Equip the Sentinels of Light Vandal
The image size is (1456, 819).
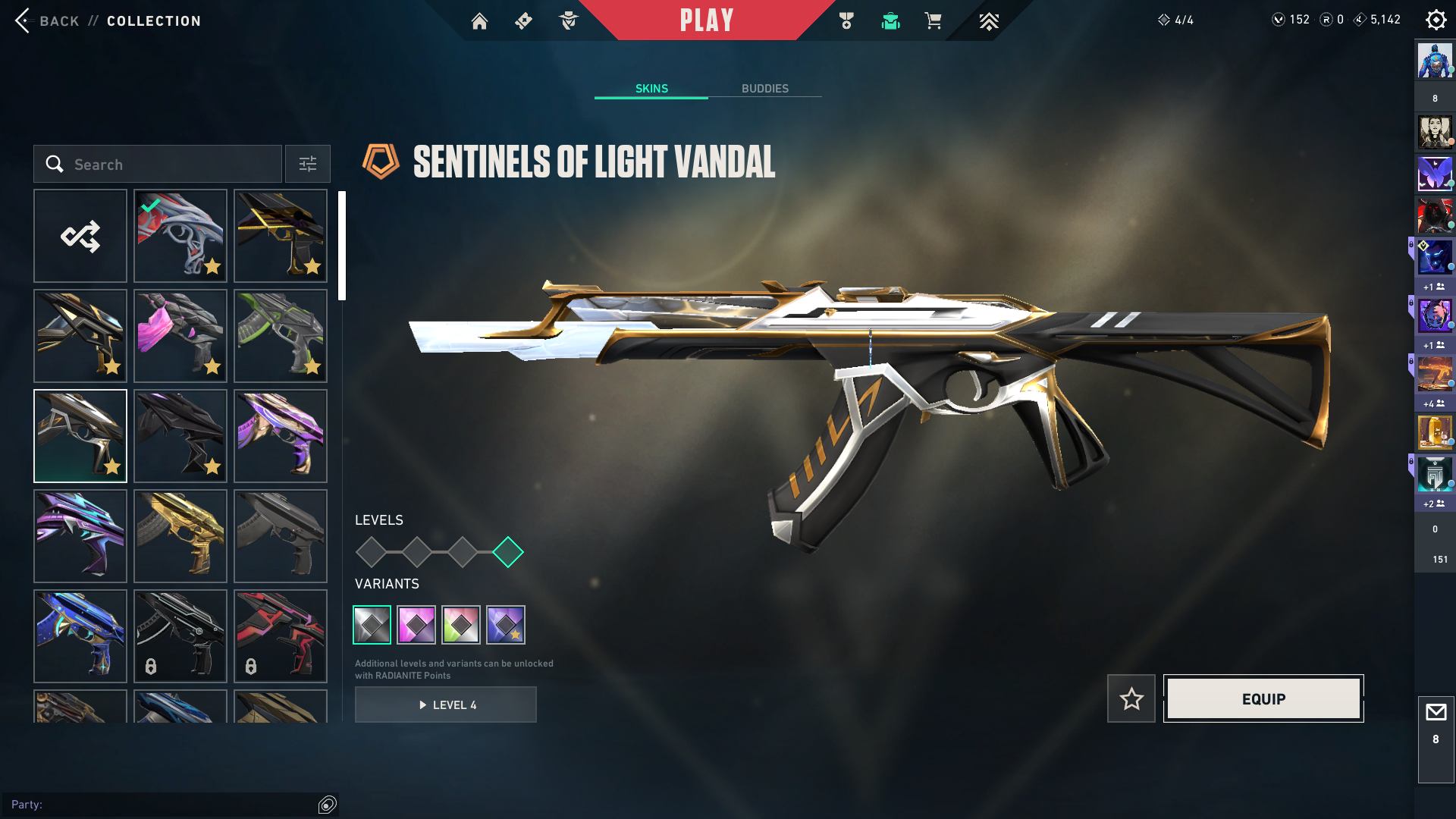click(1263, 698)
